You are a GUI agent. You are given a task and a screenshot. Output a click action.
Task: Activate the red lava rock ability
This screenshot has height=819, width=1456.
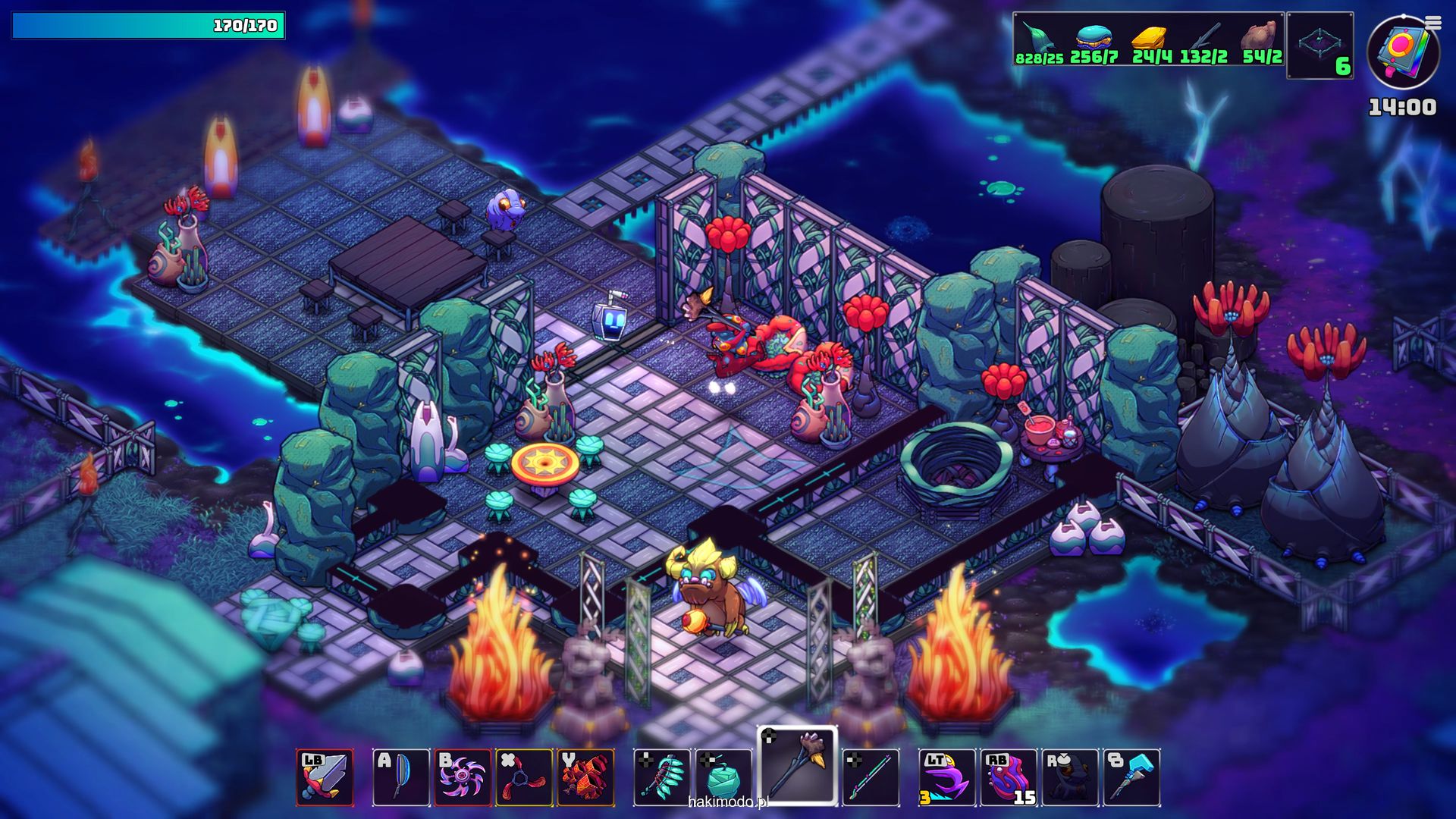[585, 777]
